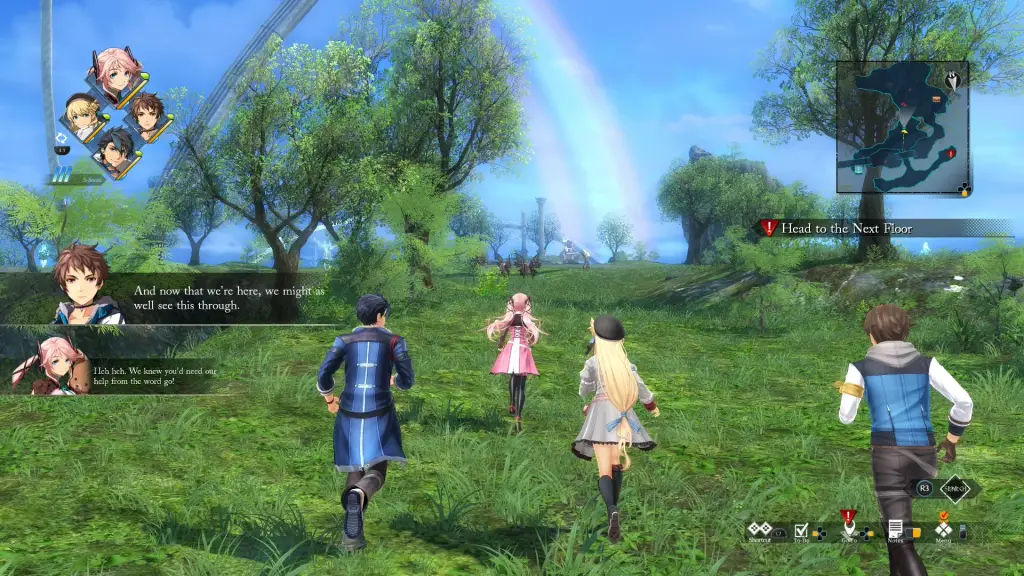Viewport: 1024px width, 576px height.
Task: Open the Notes icon
Action: pyautogui.click(x=896, y=528)
